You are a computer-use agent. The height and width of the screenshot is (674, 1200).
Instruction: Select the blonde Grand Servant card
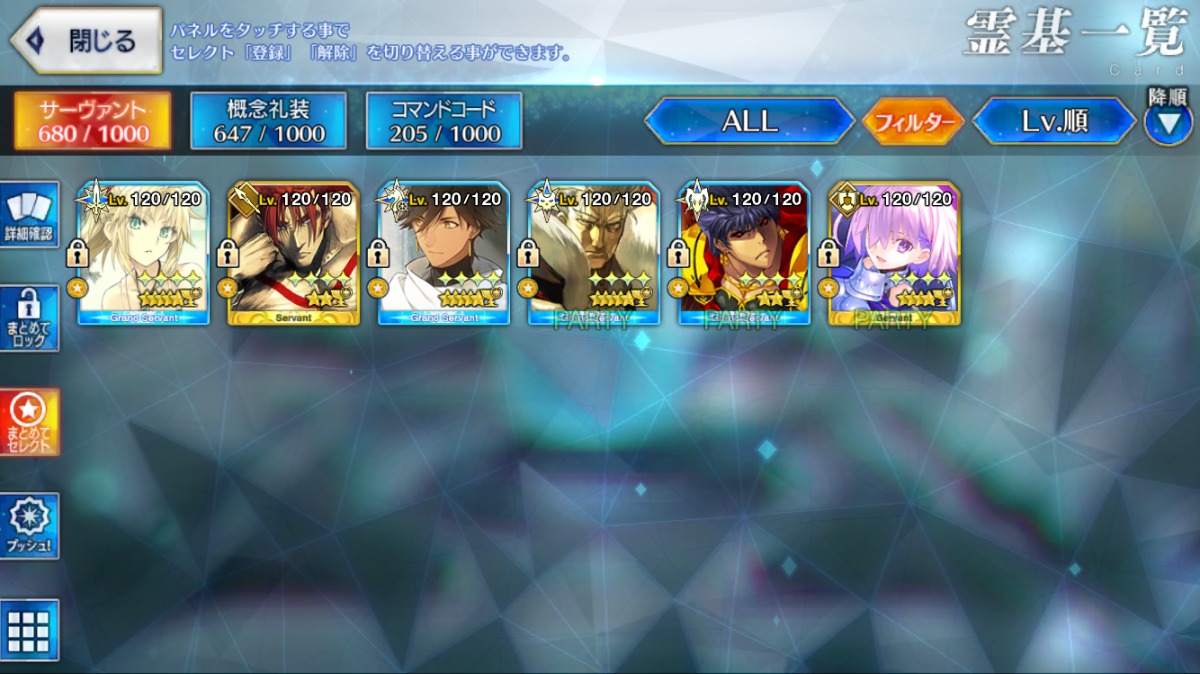pyautogui.click(x=144, y=253)
